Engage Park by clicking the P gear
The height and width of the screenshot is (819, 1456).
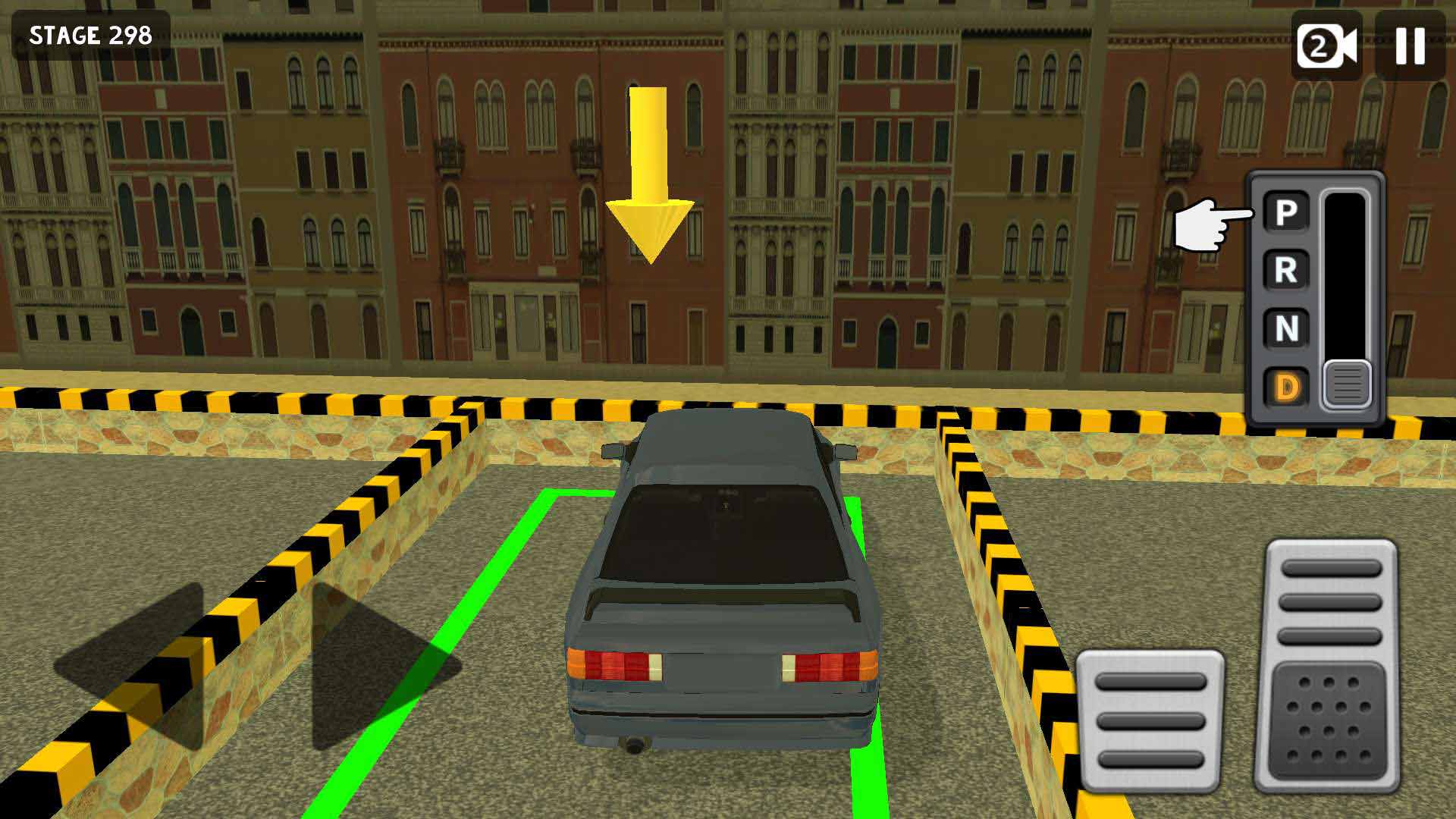[1285, 210]
